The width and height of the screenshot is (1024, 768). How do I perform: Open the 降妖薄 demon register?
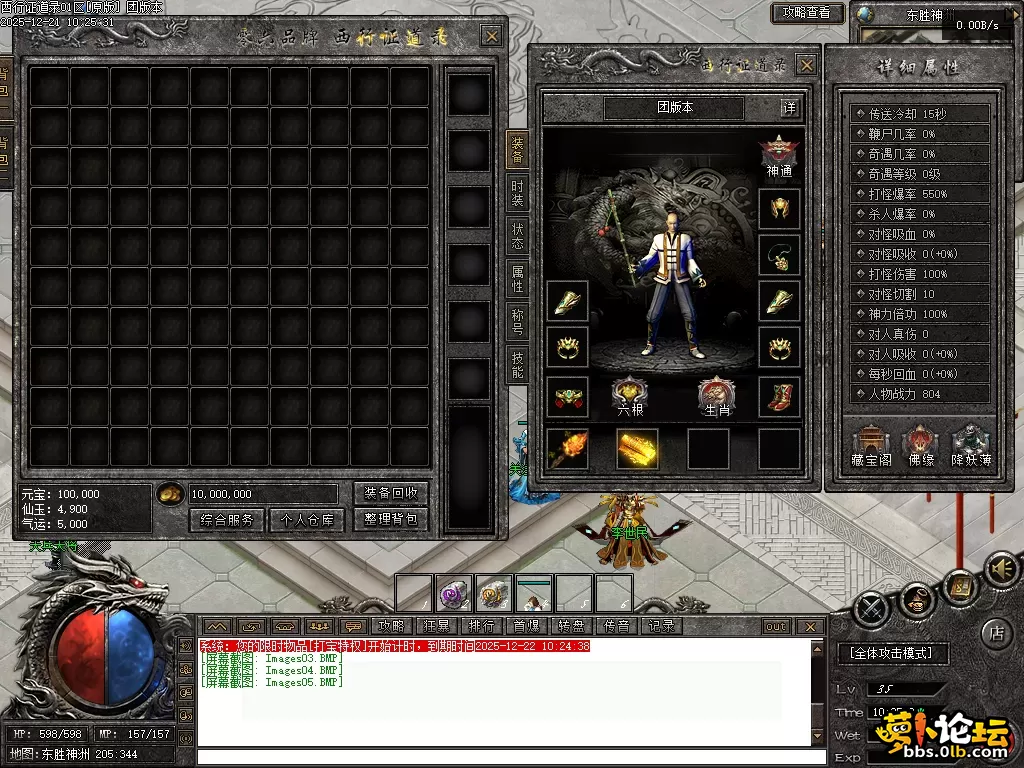tap(970, 446)
